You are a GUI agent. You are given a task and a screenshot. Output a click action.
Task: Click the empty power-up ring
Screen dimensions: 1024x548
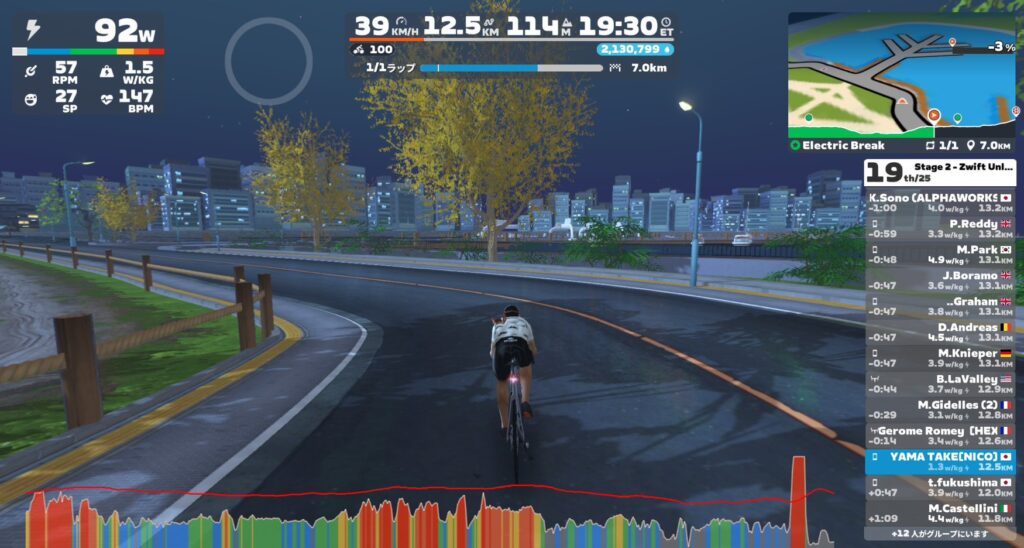point(268,60)
